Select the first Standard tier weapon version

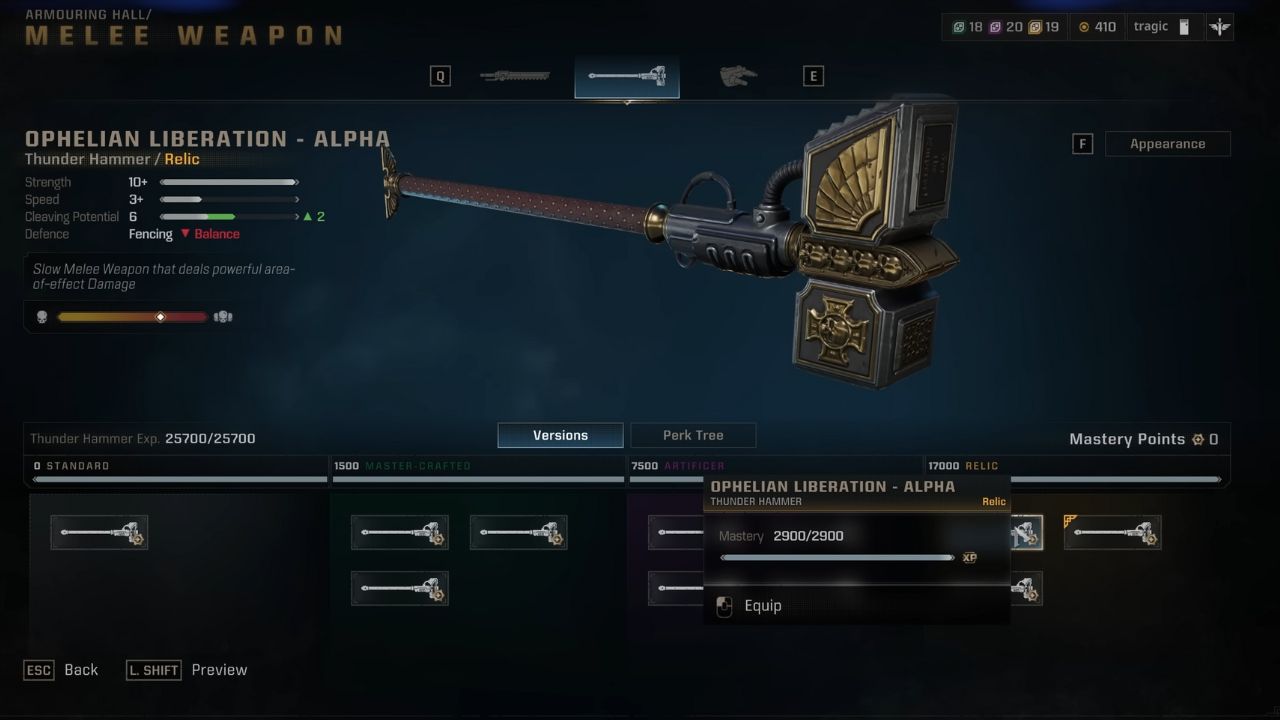(x=99, y=532)
